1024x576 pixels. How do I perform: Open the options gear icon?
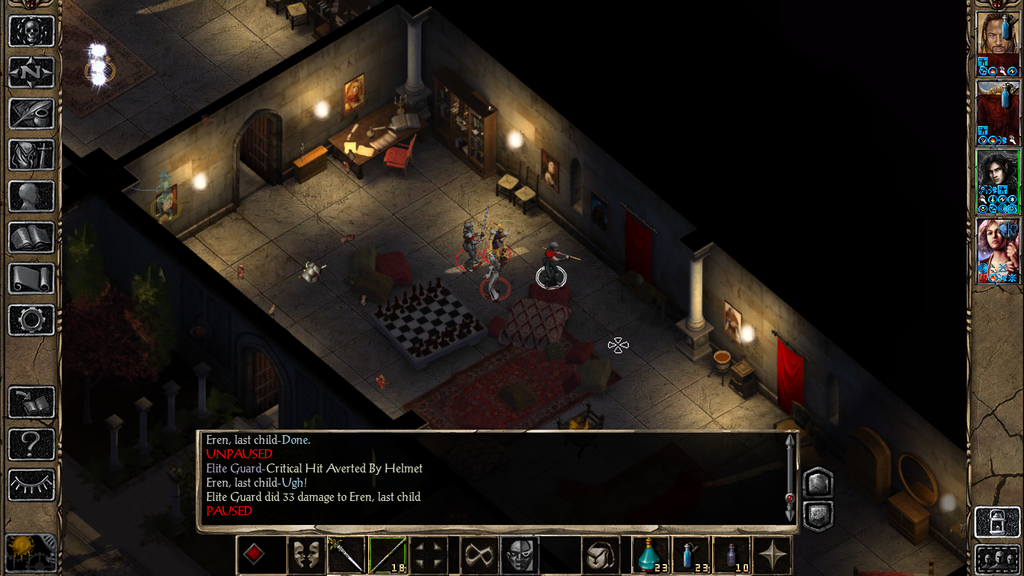pyautogui.click(x=31, y=320)
